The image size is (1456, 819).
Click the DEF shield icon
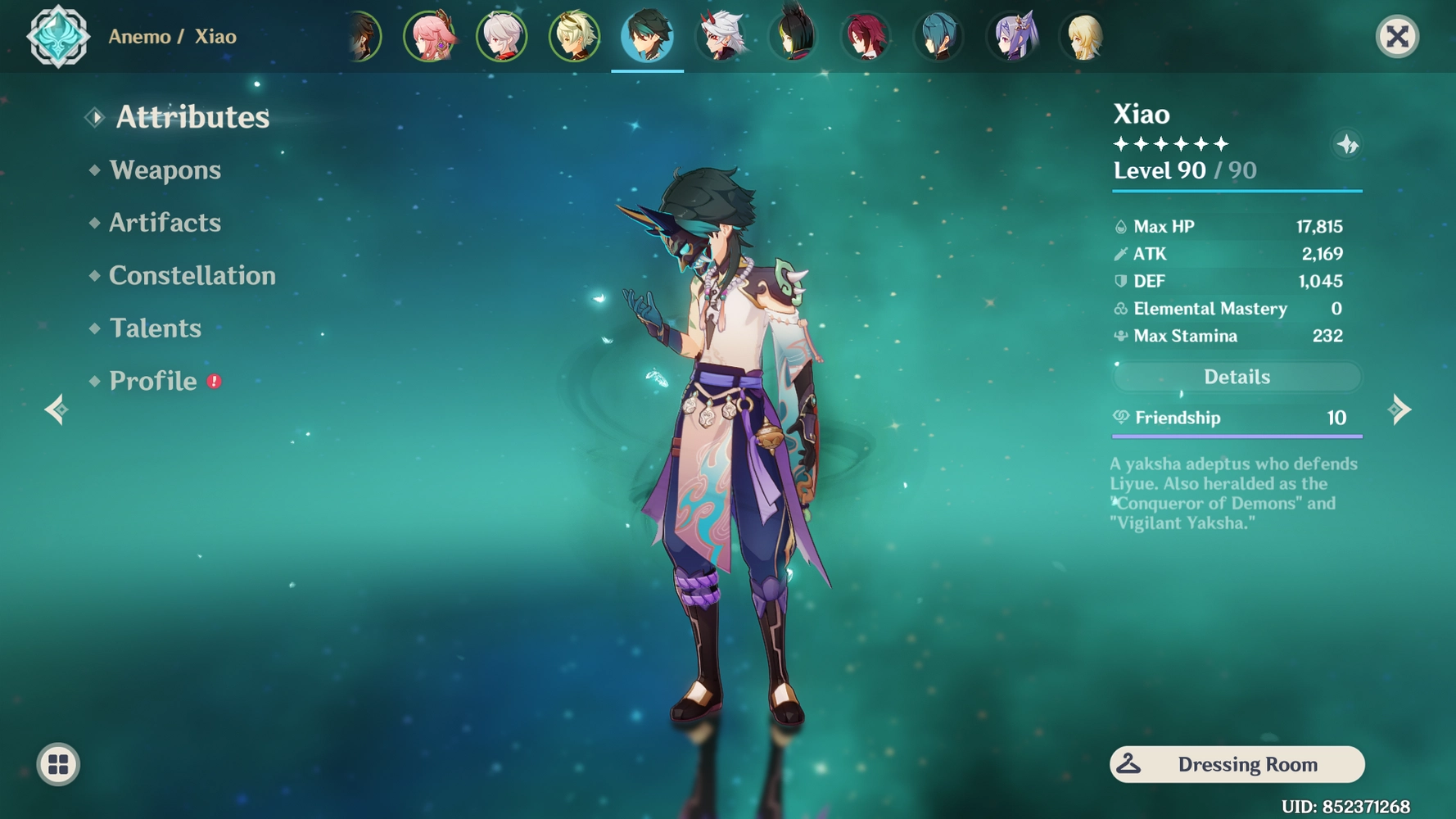pos(1120,281)
